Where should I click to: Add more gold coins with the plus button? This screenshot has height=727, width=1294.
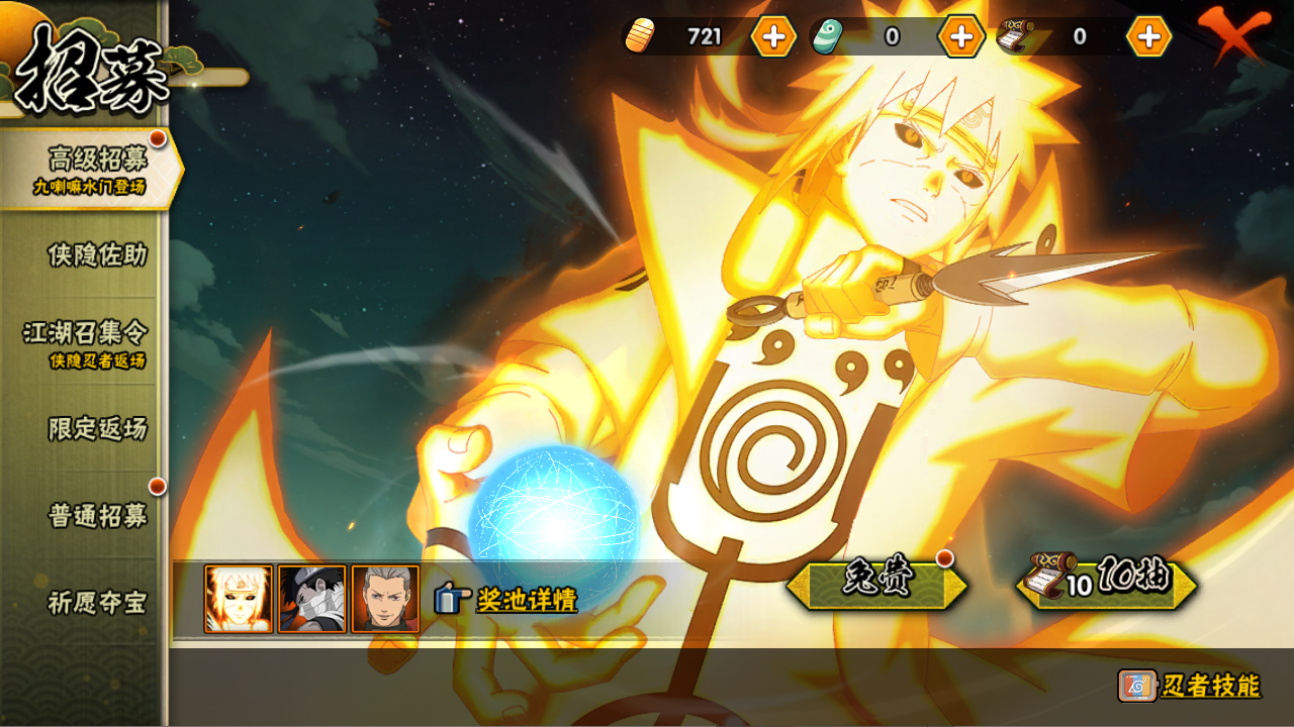773,37
